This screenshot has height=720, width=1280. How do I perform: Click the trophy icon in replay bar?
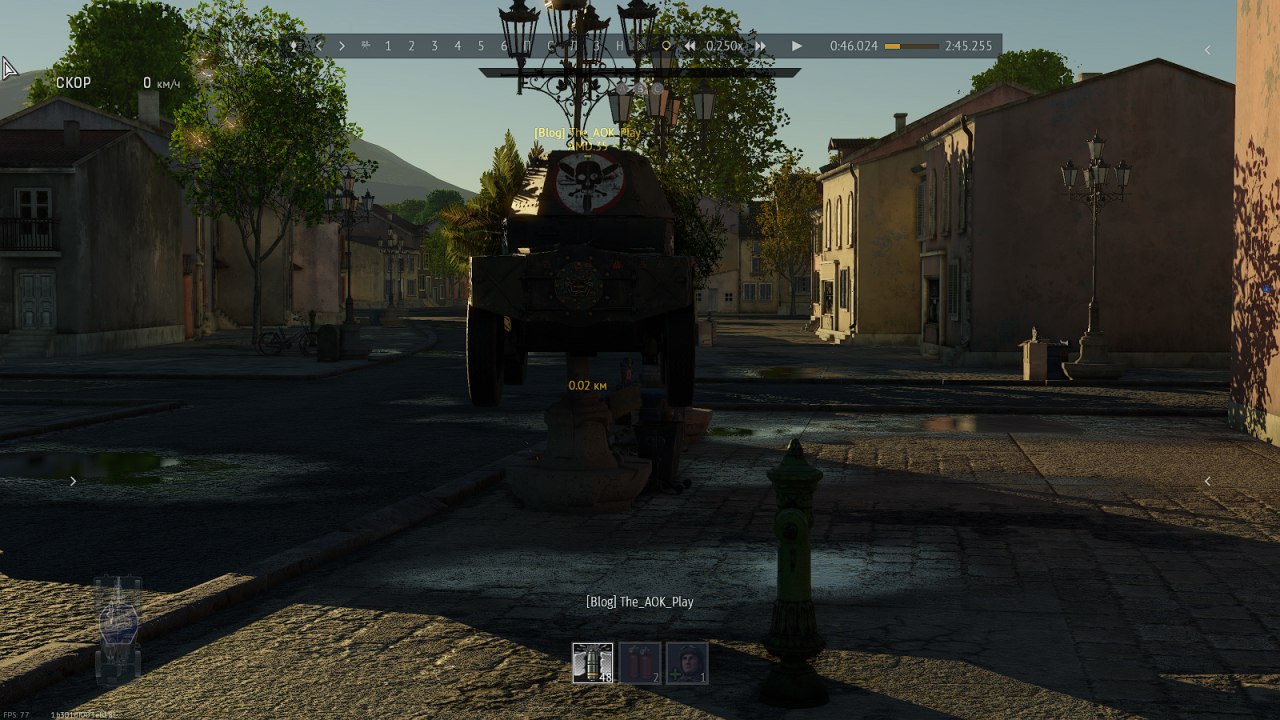pos(295,46)
